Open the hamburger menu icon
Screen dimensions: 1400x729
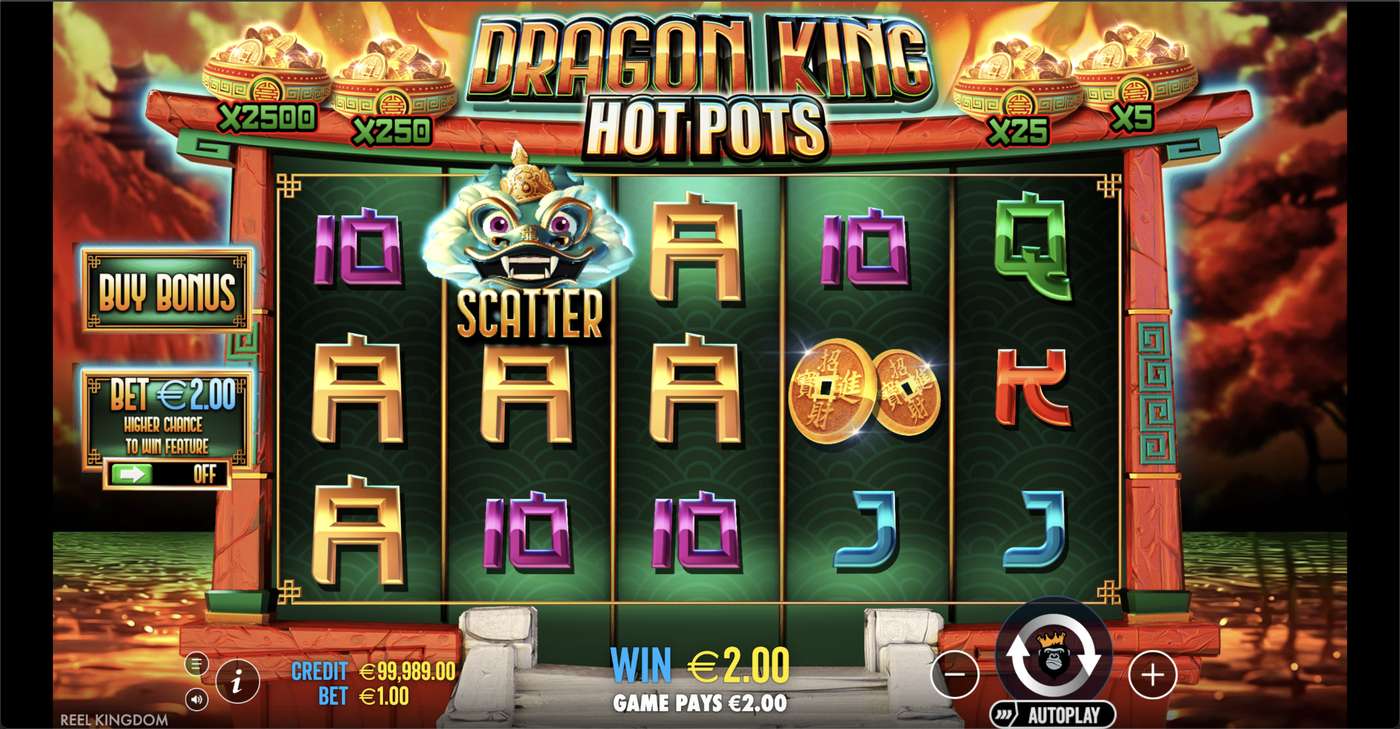(196, 663)
